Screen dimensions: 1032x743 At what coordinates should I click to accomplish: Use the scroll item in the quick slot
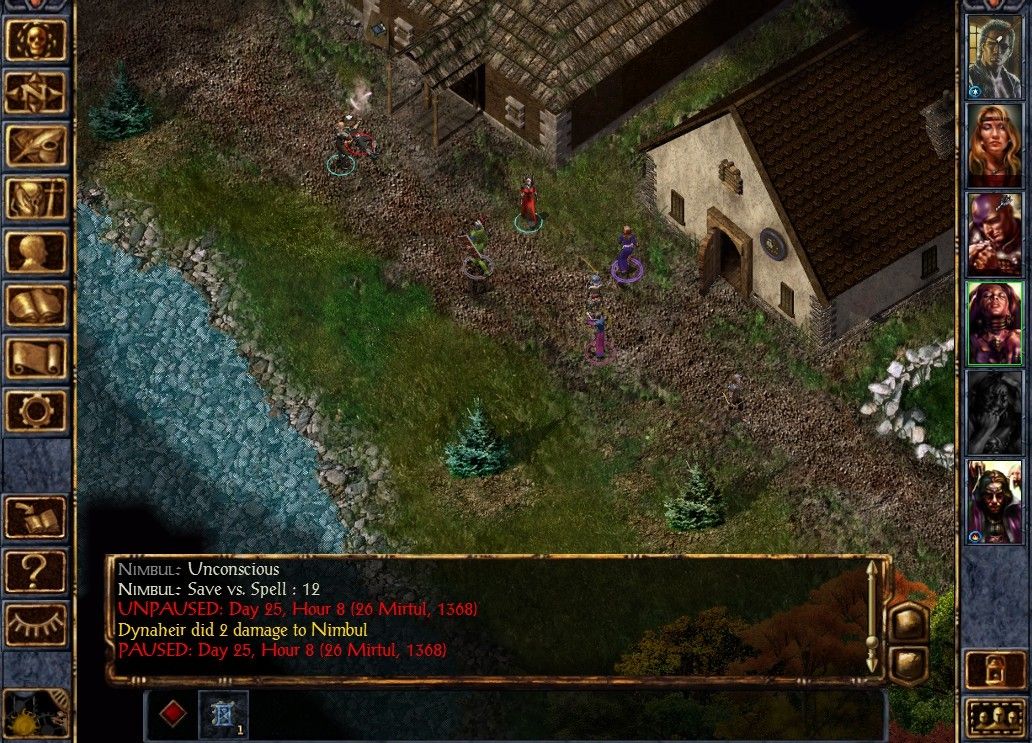point(222,714)
